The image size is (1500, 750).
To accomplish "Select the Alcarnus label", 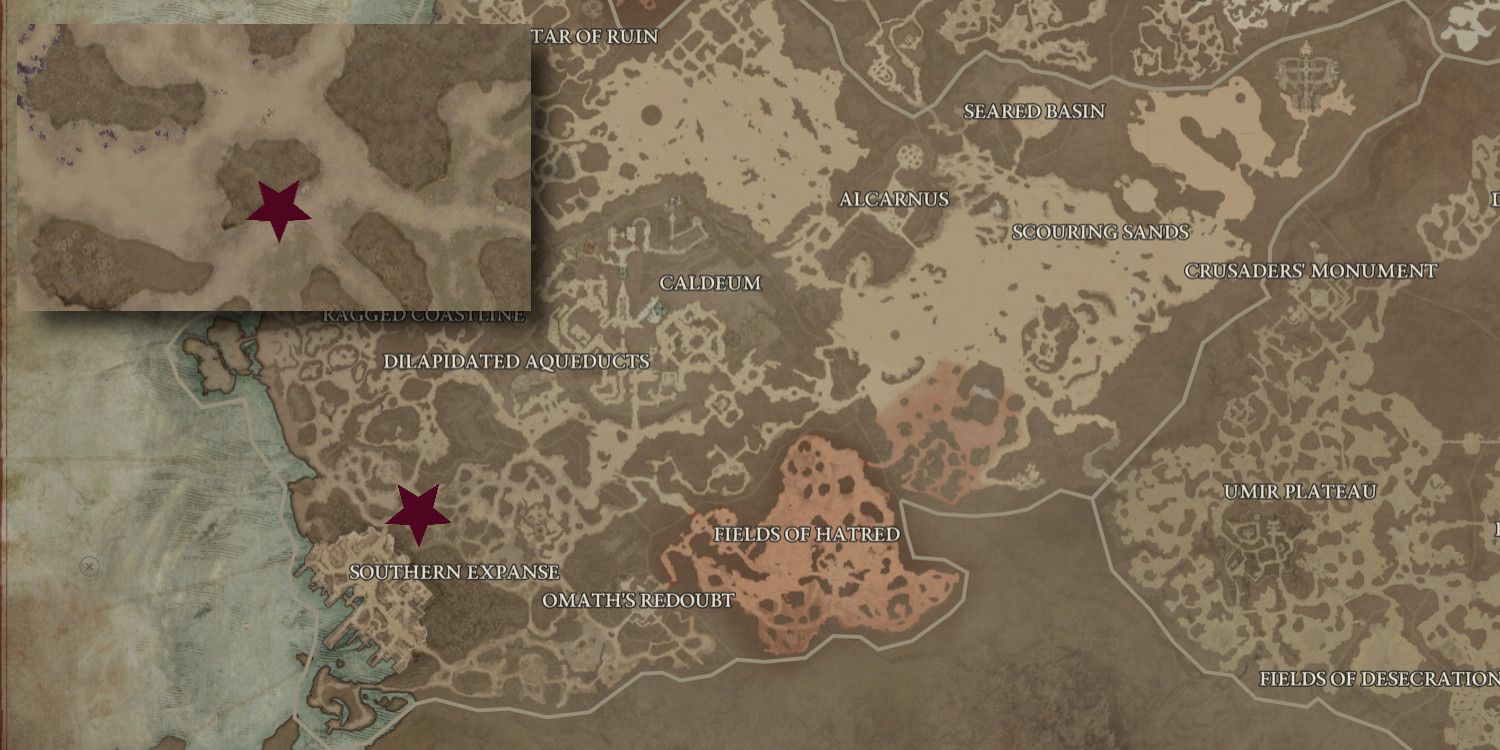I will click(893, 199).
